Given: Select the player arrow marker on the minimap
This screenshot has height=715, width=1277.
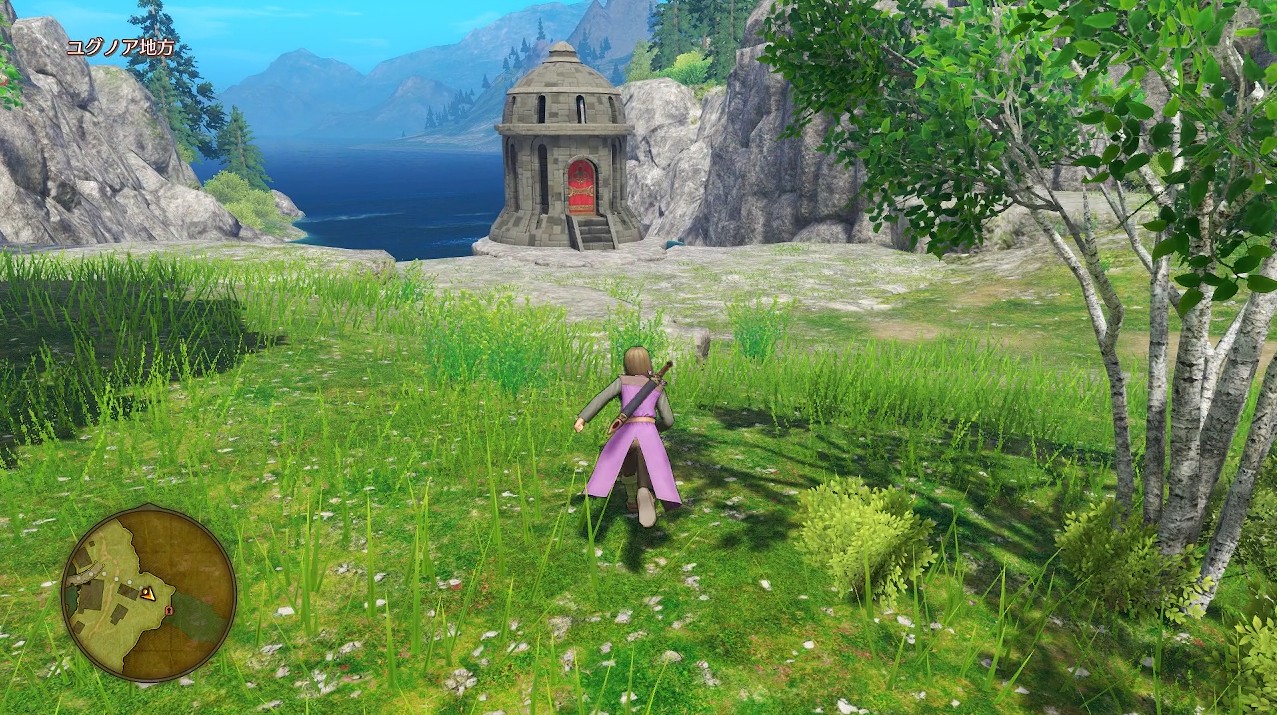Looking at the screenshot, I should coord(147,593).
